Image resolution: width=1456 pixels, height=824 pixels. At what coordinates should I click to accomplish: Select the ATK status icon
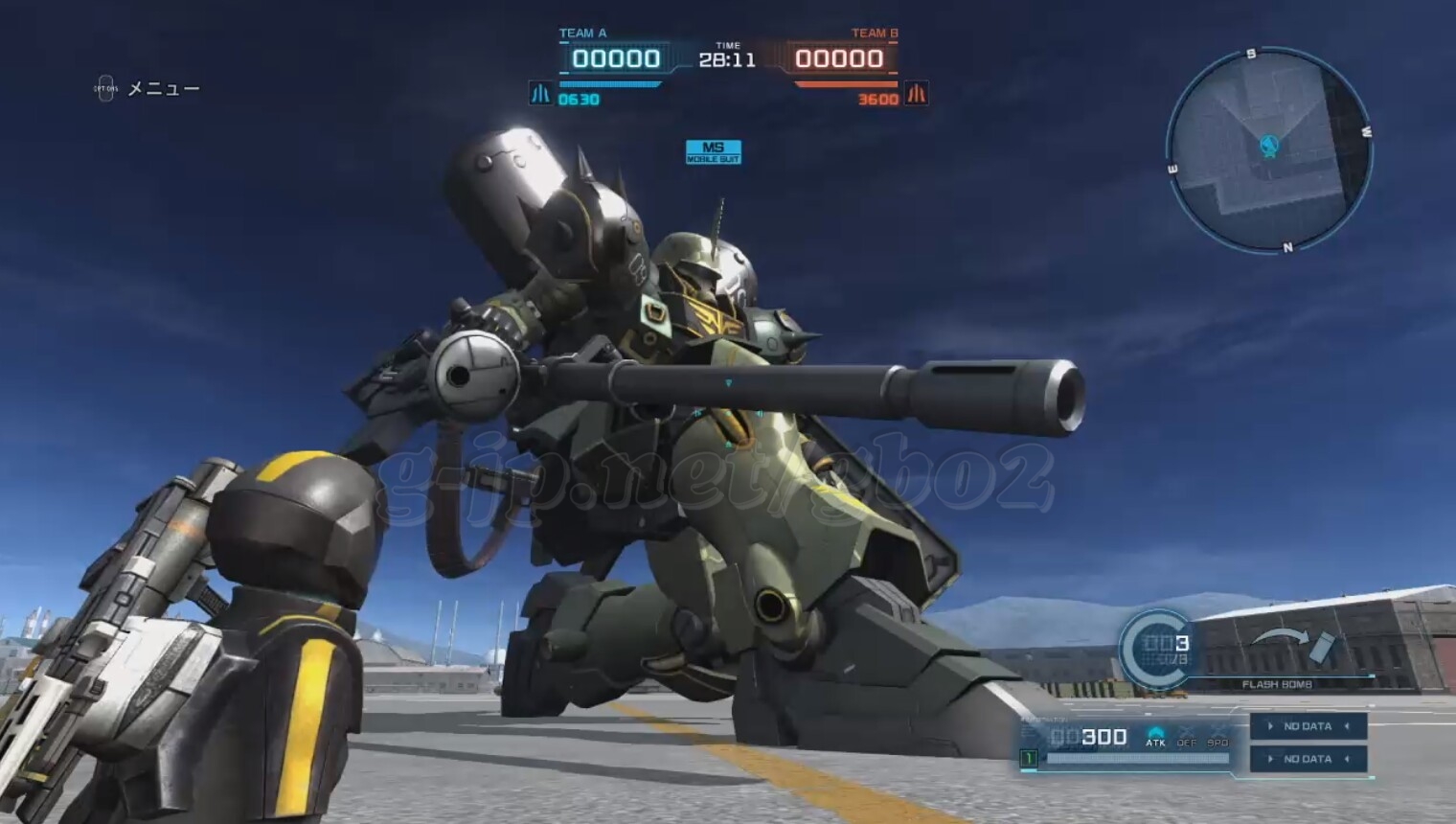click(x=1156, y=737)
